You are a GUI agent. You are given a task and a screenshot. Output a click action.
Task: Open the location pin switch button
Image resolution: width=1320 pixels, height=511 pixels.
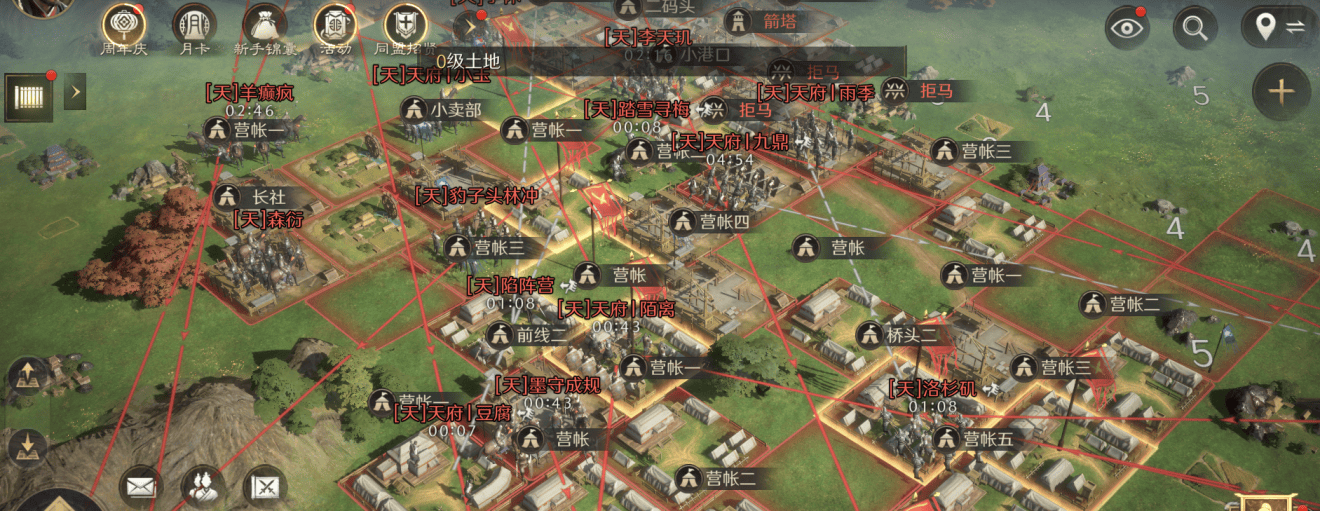[1275, 27]
